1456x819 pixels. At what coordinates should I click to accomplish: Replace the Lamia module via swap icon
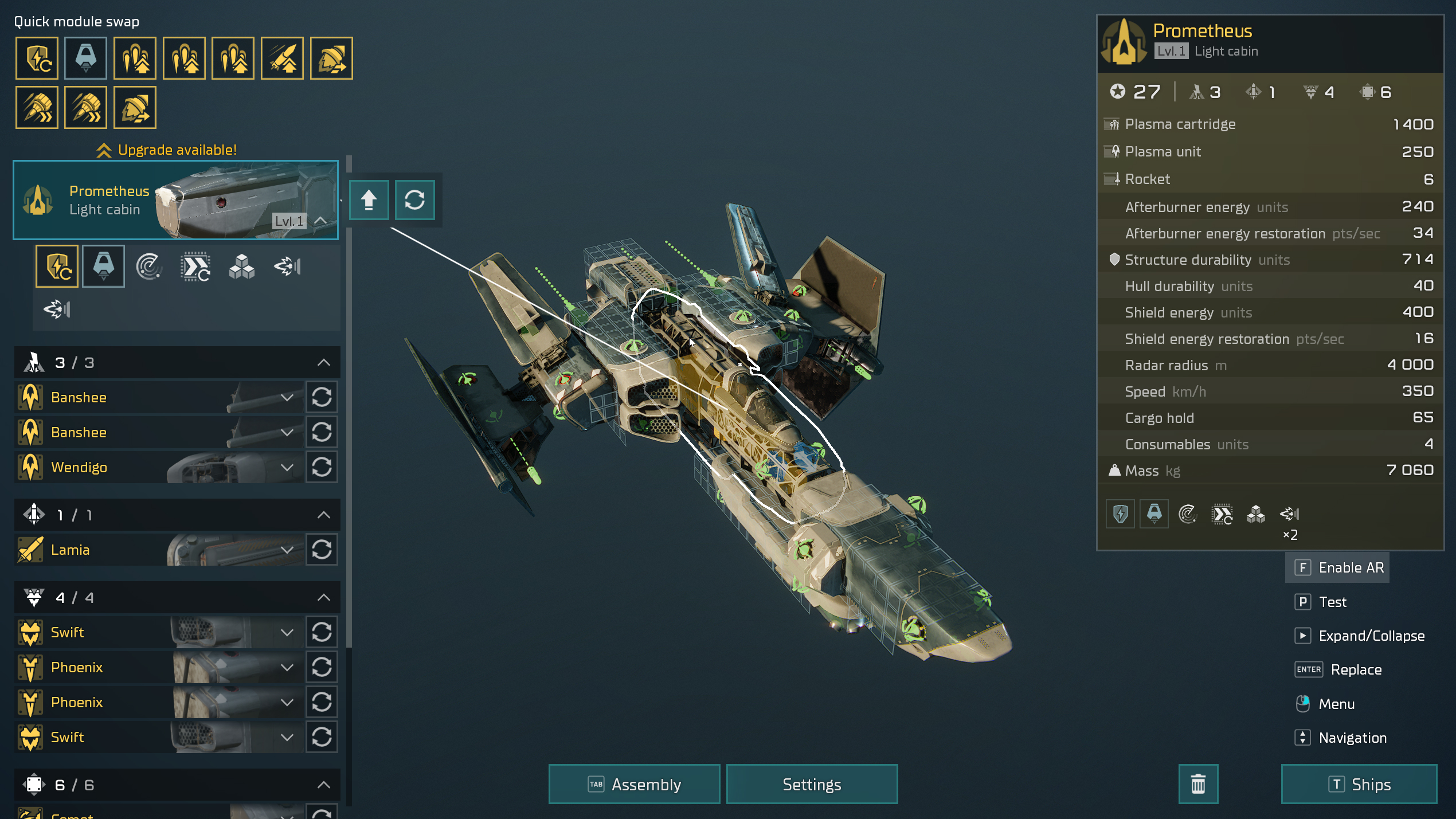pos(322,550)
